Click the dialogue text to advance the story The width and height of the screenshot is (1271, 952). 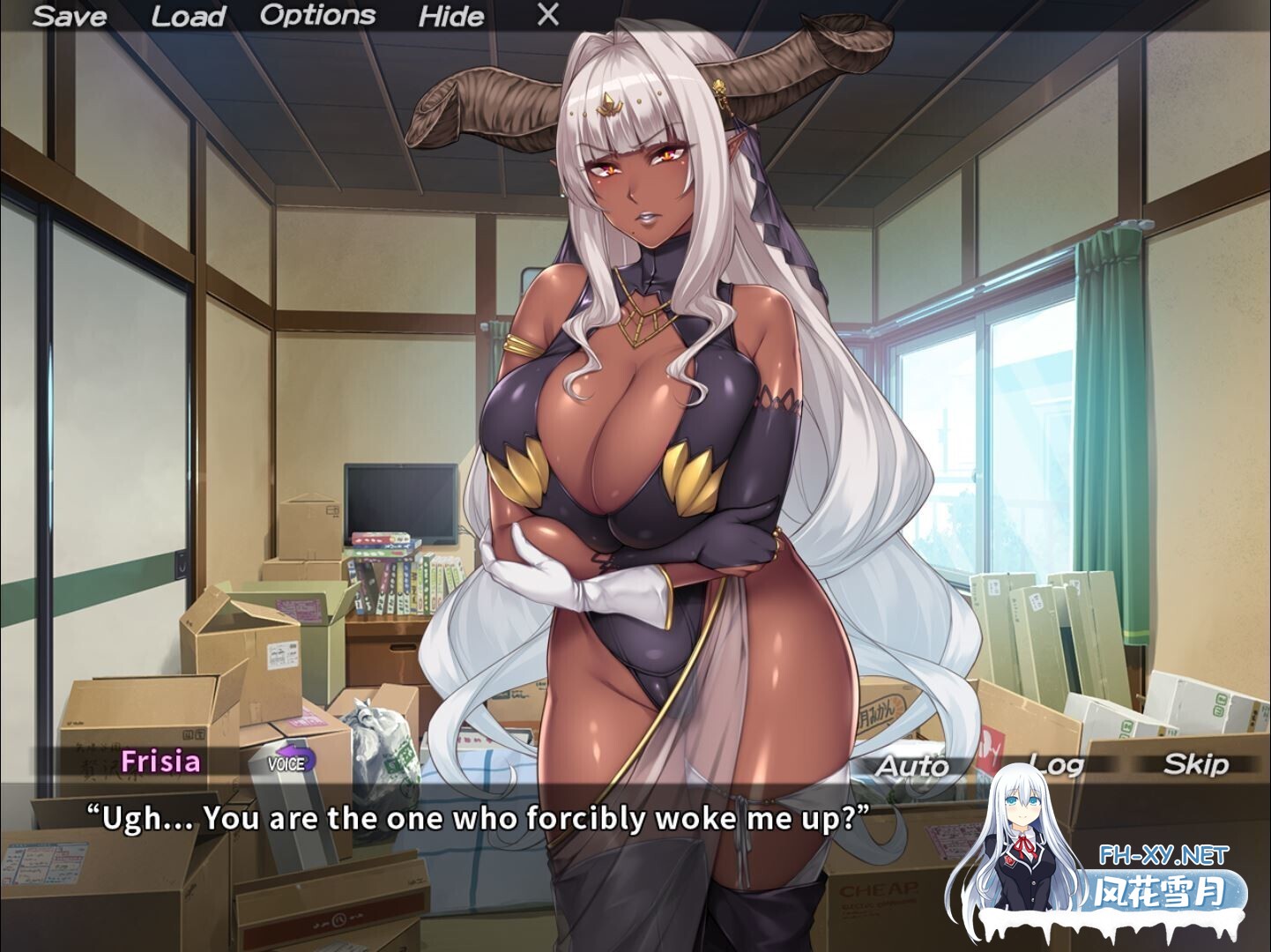(x=477, y=818)
